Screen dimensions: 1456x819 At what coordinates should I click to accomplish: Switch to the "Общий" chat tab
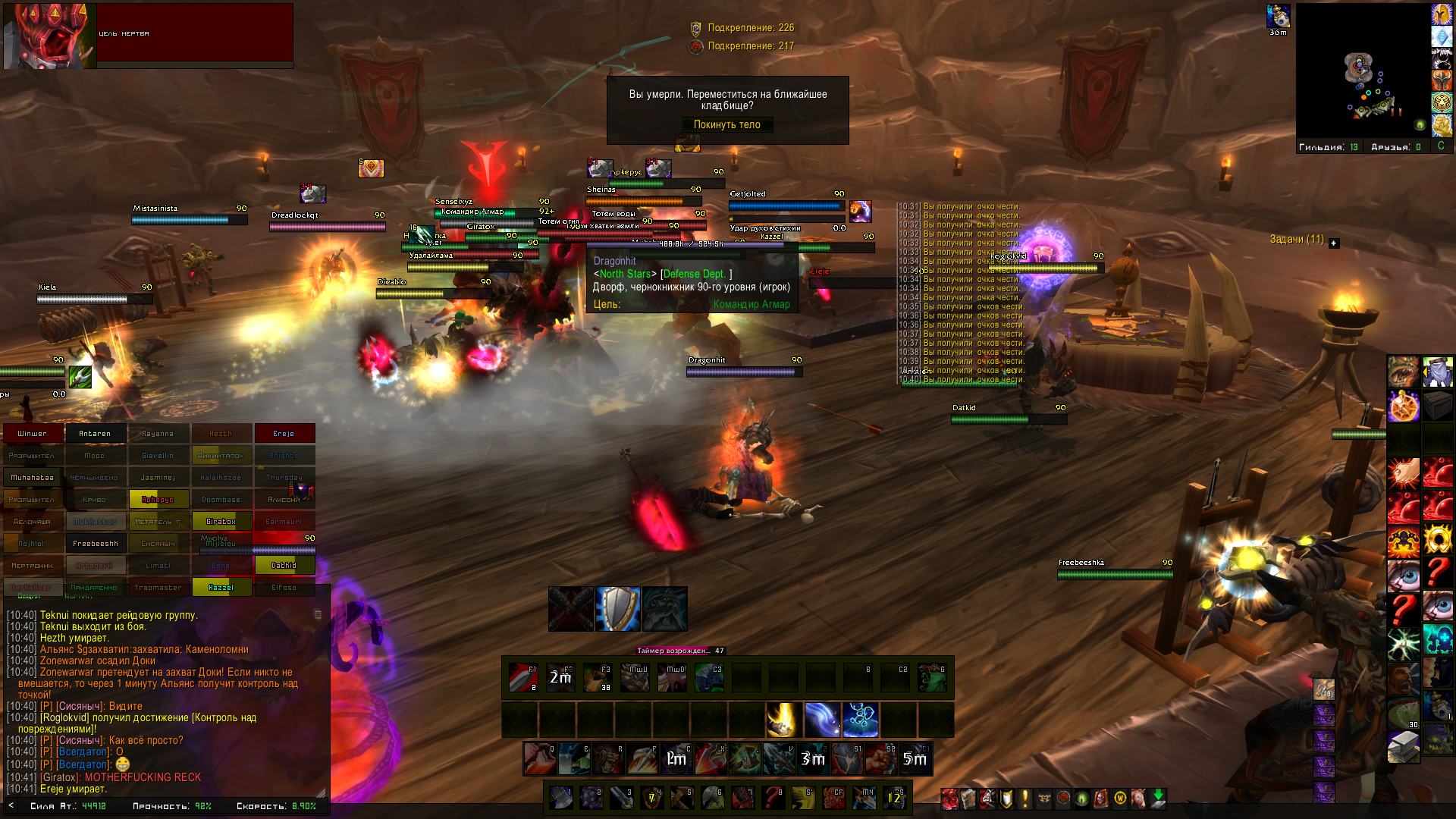pyautogui.click(x=29, y=597)
